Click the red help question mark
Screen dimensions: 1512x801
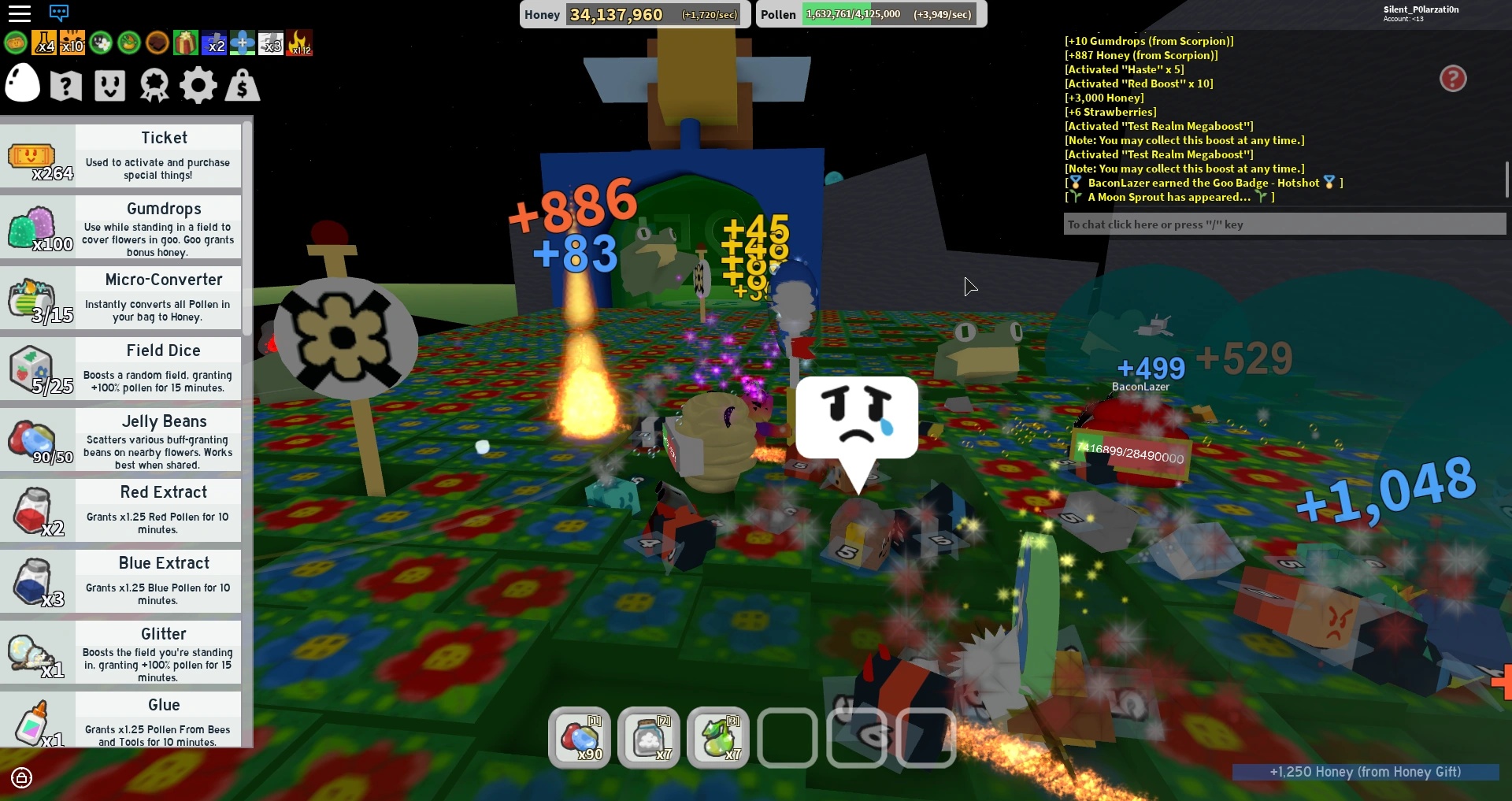pyautogui.click(x=1453, y=79)
